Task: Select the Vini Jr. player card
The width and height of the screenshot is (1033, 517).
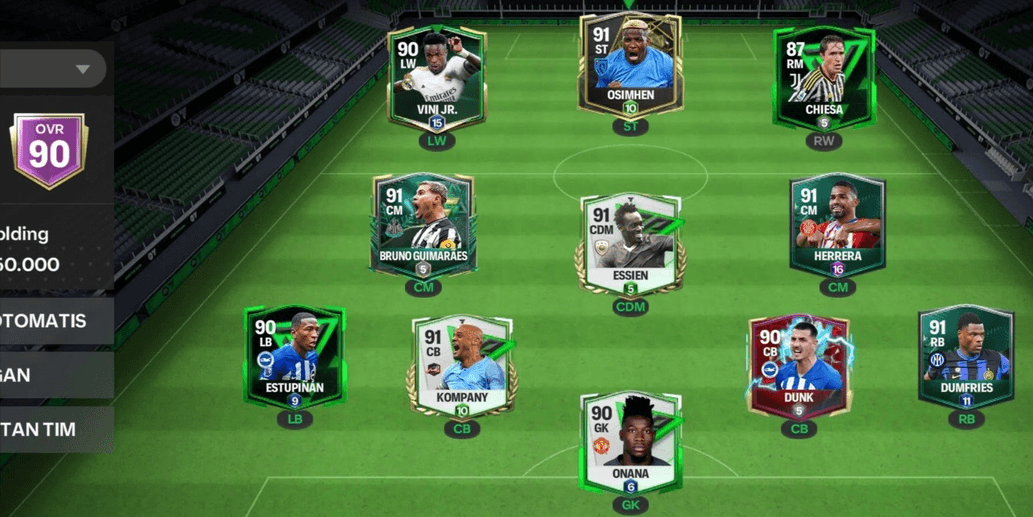Action: click(436, 78)
